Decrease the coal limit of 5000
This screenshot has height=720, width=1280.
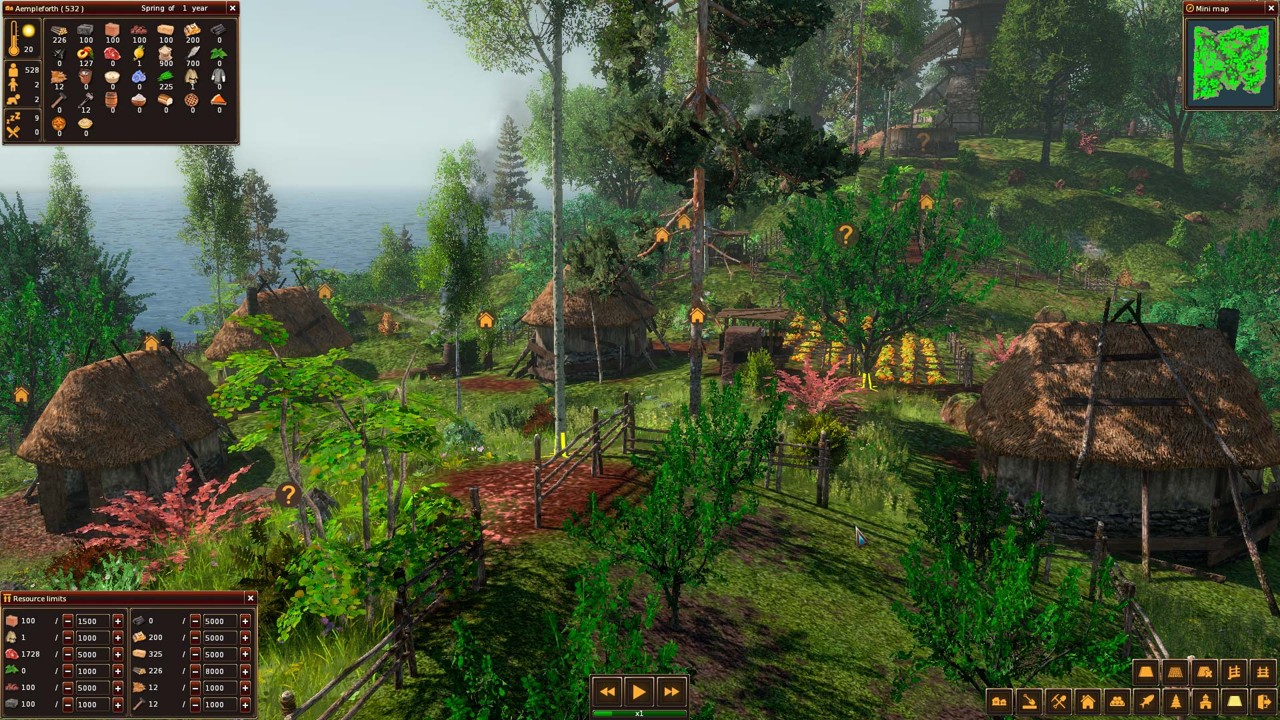coord(195,621)
